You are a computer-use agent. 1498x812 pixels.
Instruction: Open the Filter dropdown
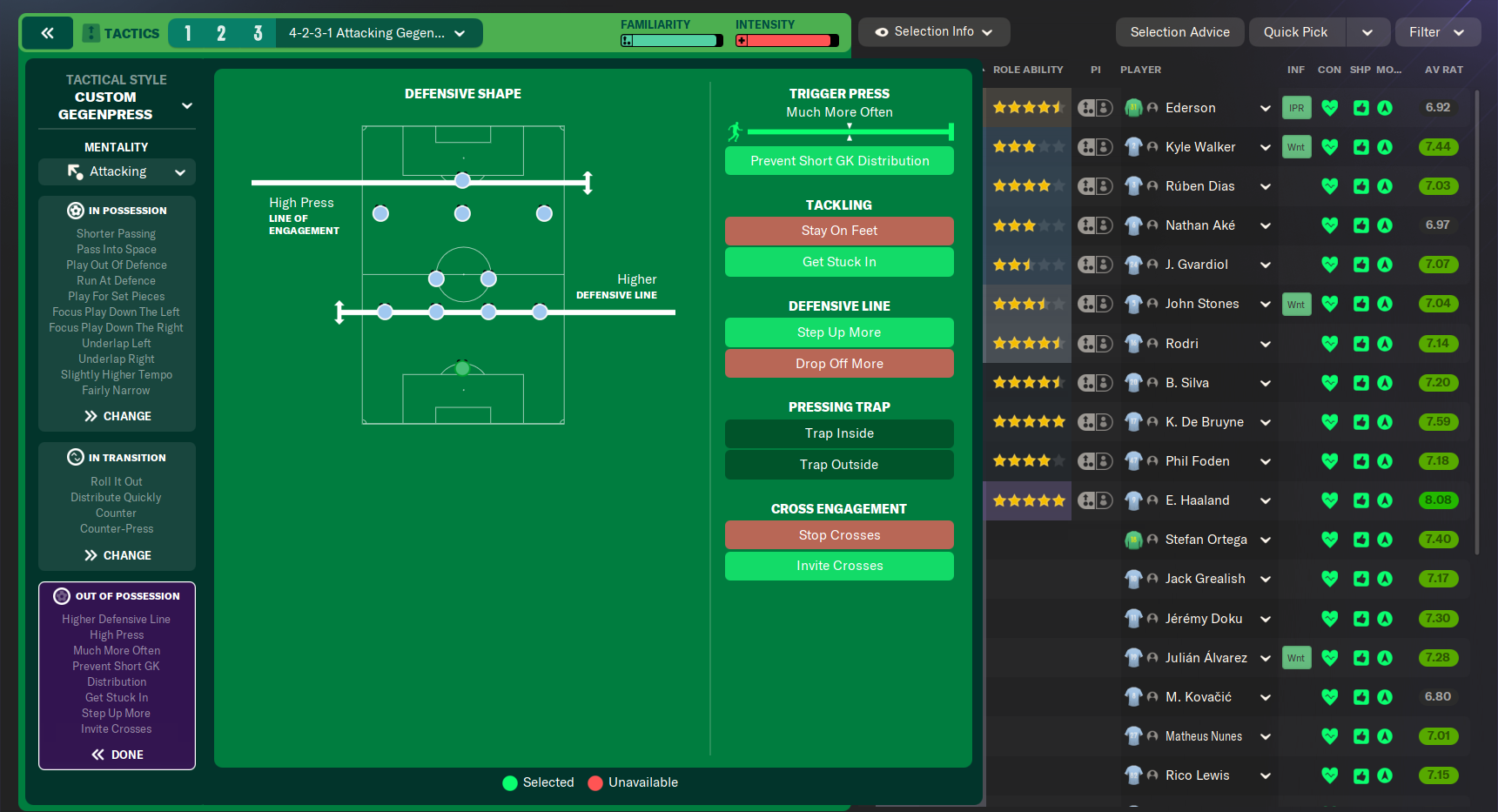pos(1436,32)
